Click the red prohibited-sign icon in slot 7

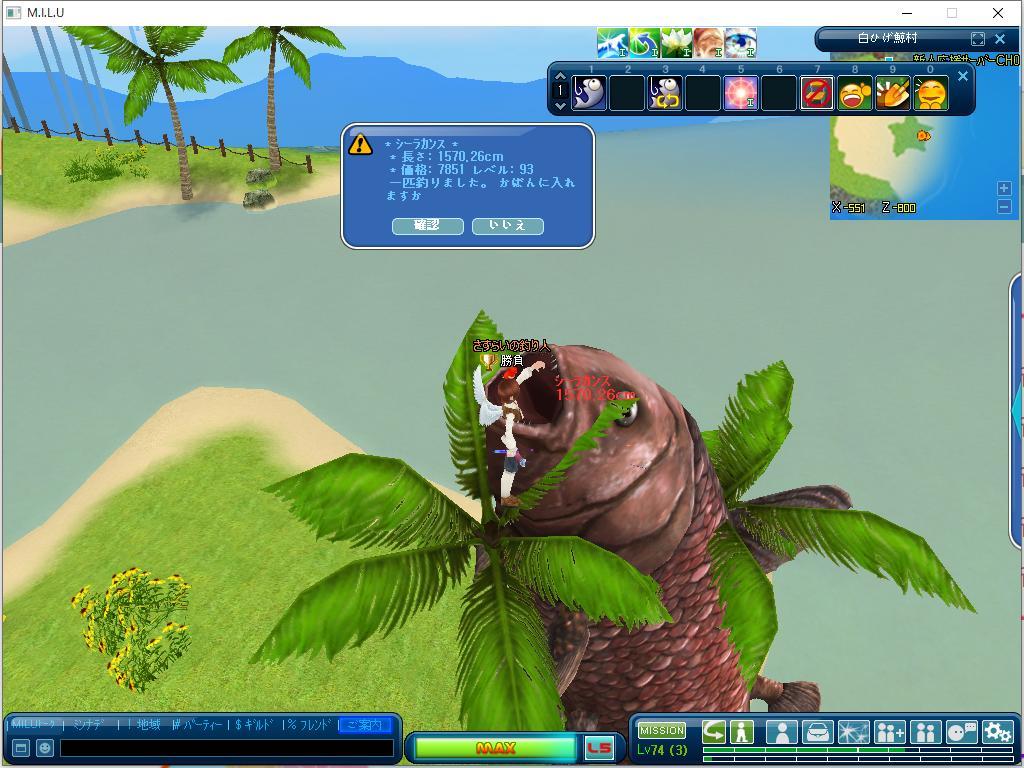[817, 94]
